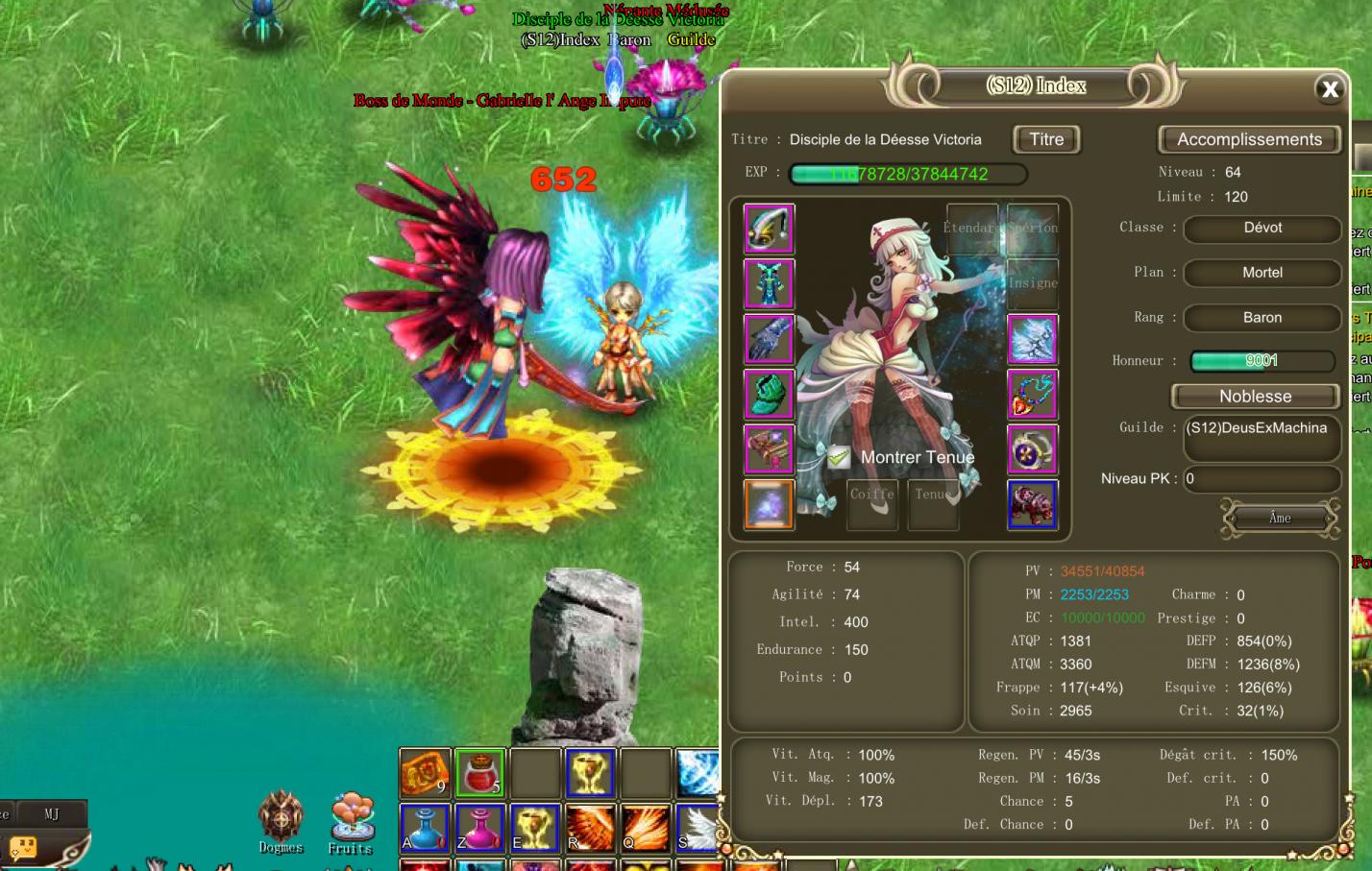Close the (S12) Index character window
The height and width of the screenshot is (871, 1372).
[x=1330, y=89]
